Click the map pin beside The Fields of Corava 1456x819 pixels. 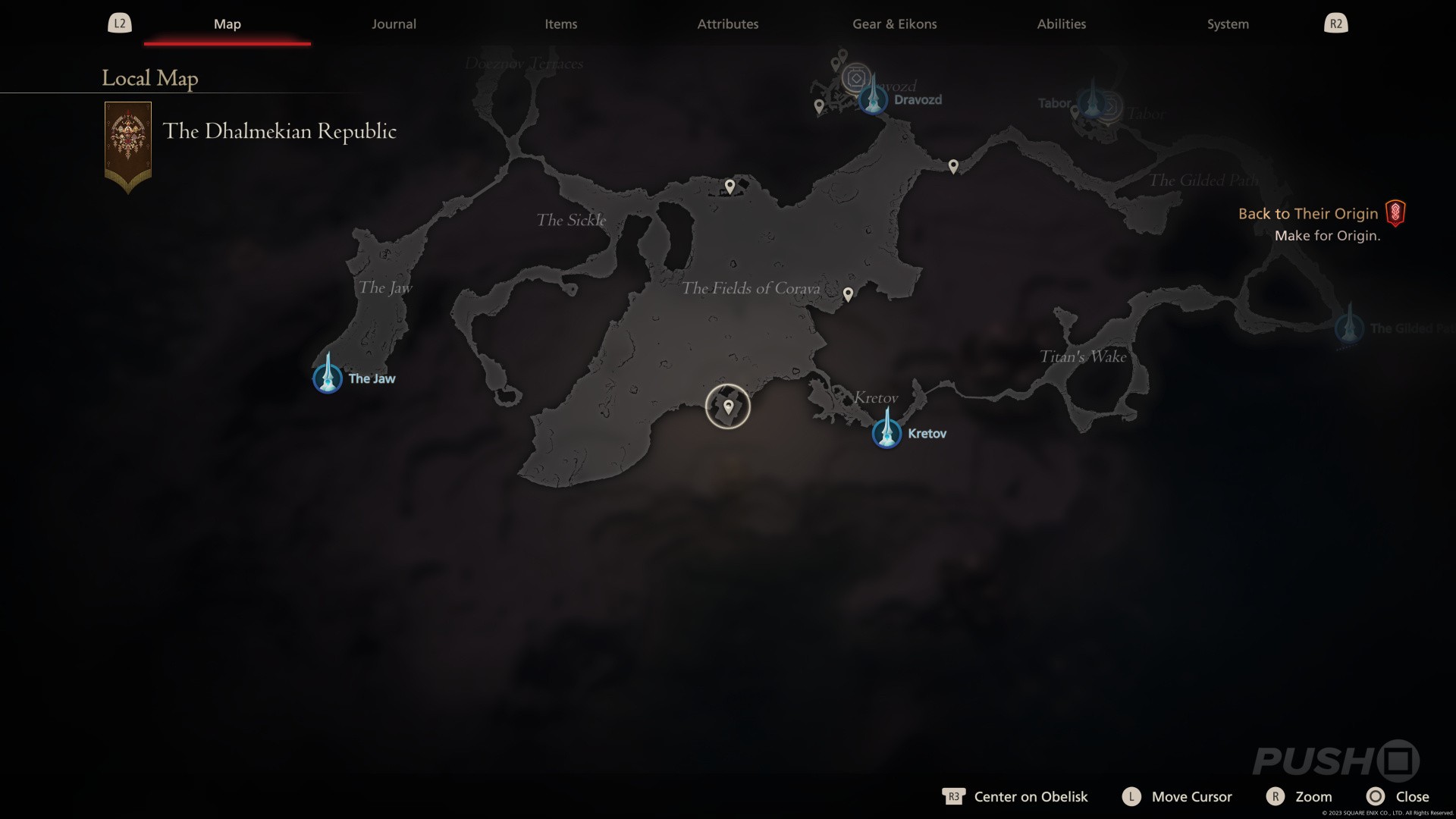click(x=848, y=293)
